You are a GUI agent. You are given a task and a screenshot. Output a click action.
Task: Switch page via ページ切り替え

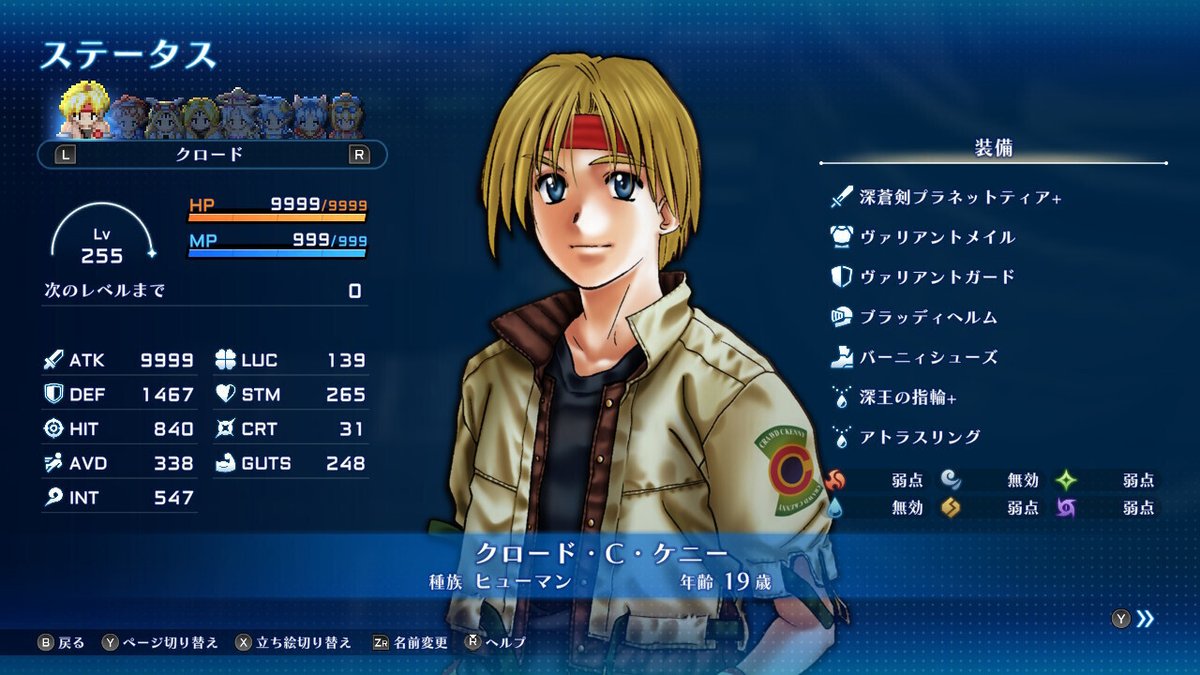[x=160, y=642]
